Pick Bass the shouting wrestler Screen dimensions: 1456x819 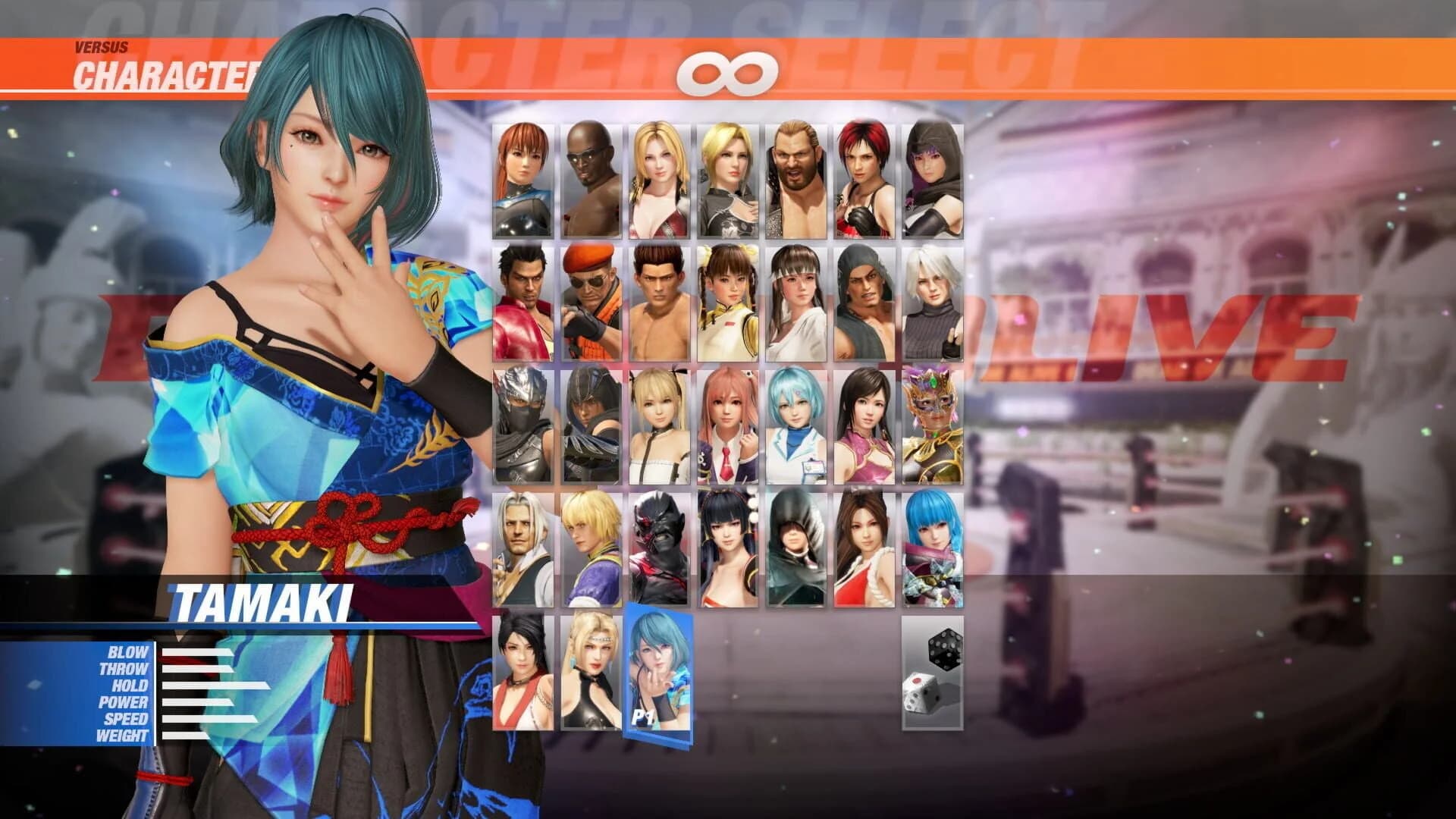pyautogui.click(x=795, y=176)
